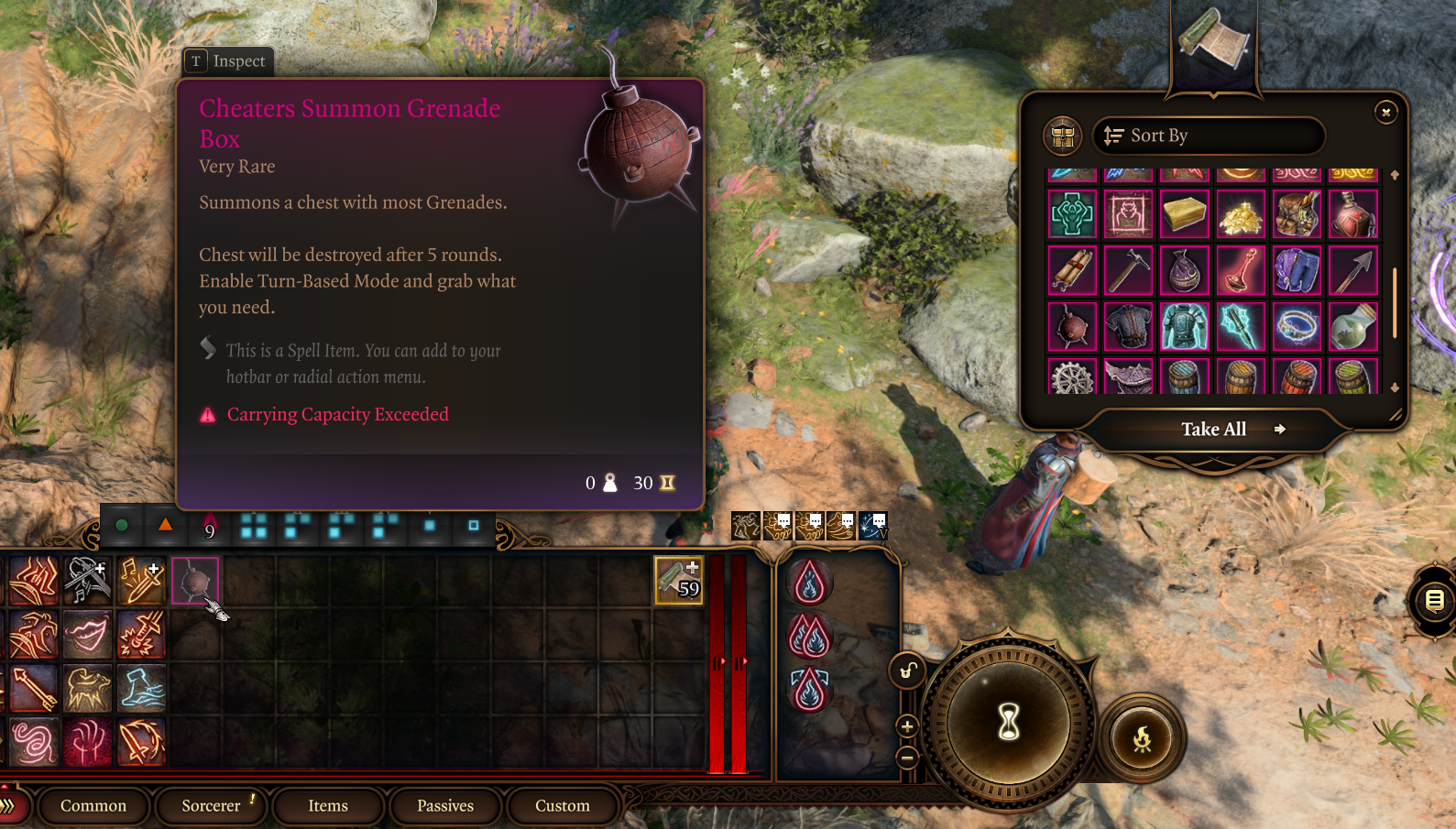Screen dimensions: 1456x829
Task: Pick the red potion flask item
Action: point(1352,214)
